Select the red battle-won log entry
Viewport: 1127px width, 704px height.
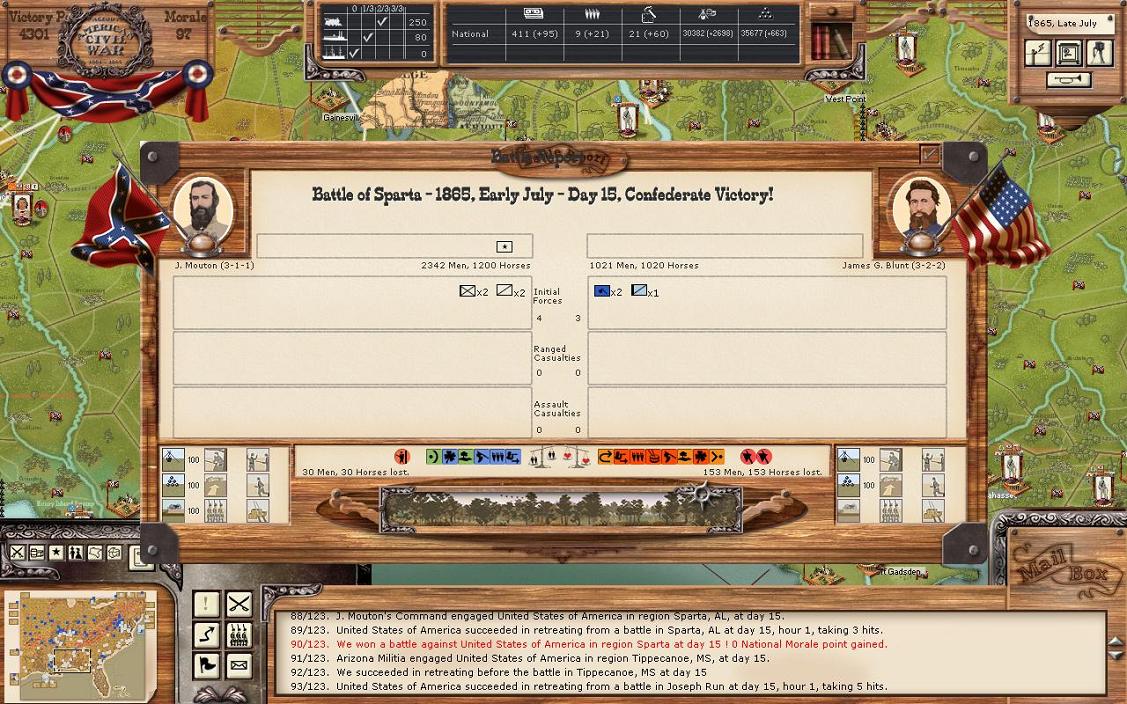point(611,644)
